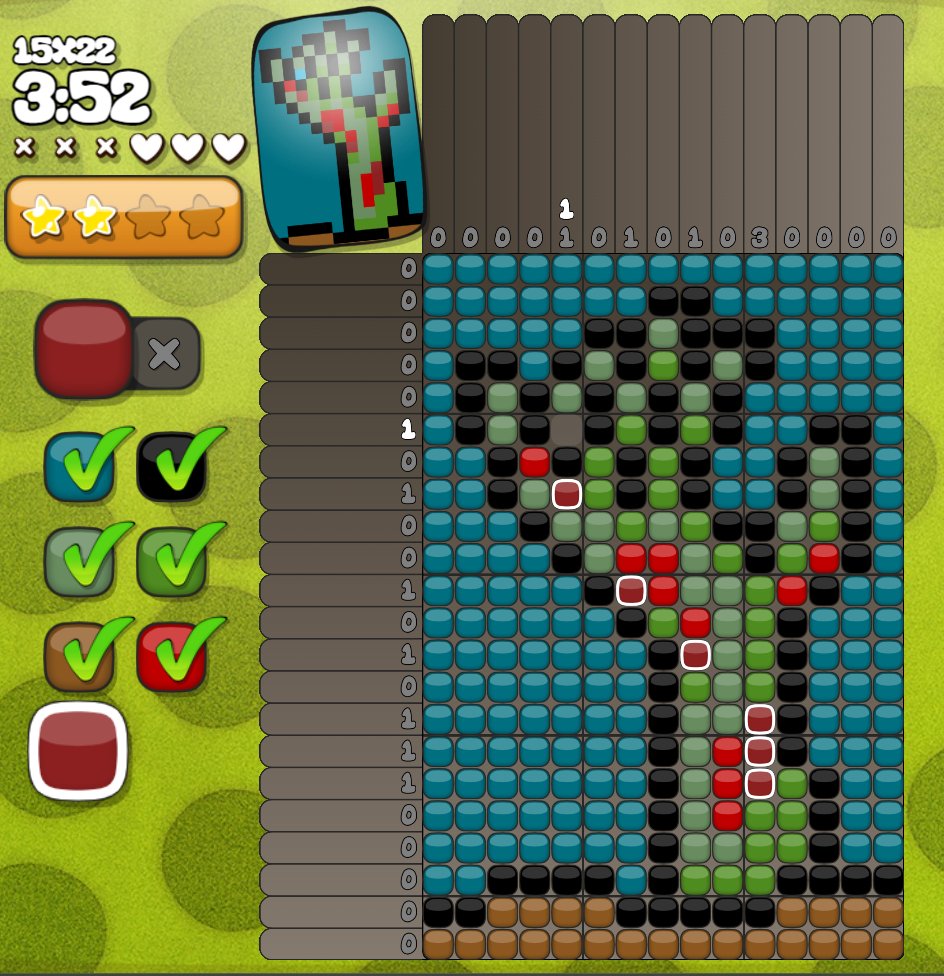
Task: Open the zombie hand preview picture
Action: (x=338, y=128)
